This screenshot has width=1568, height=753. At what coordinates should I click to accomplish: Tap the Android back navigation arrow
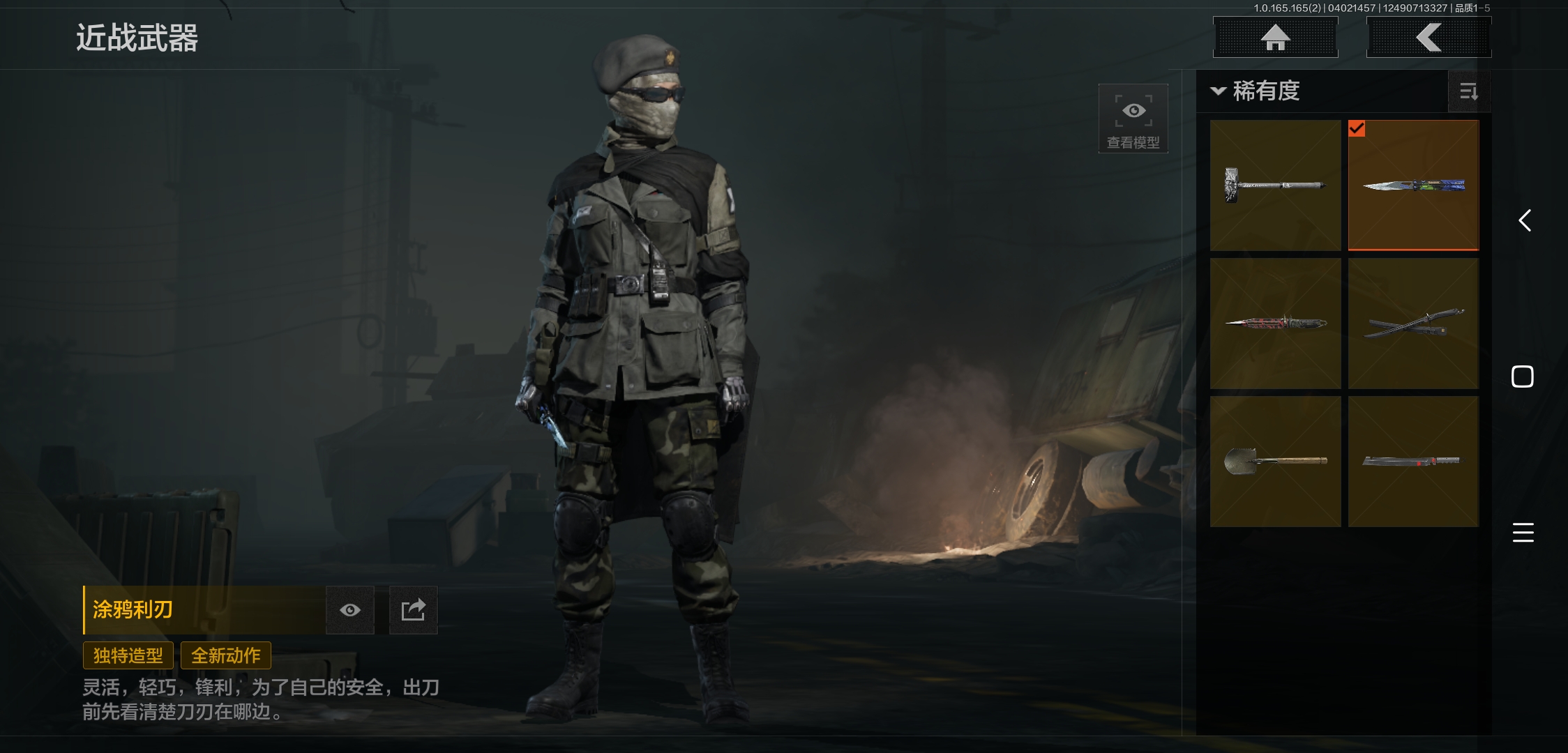1525,221
